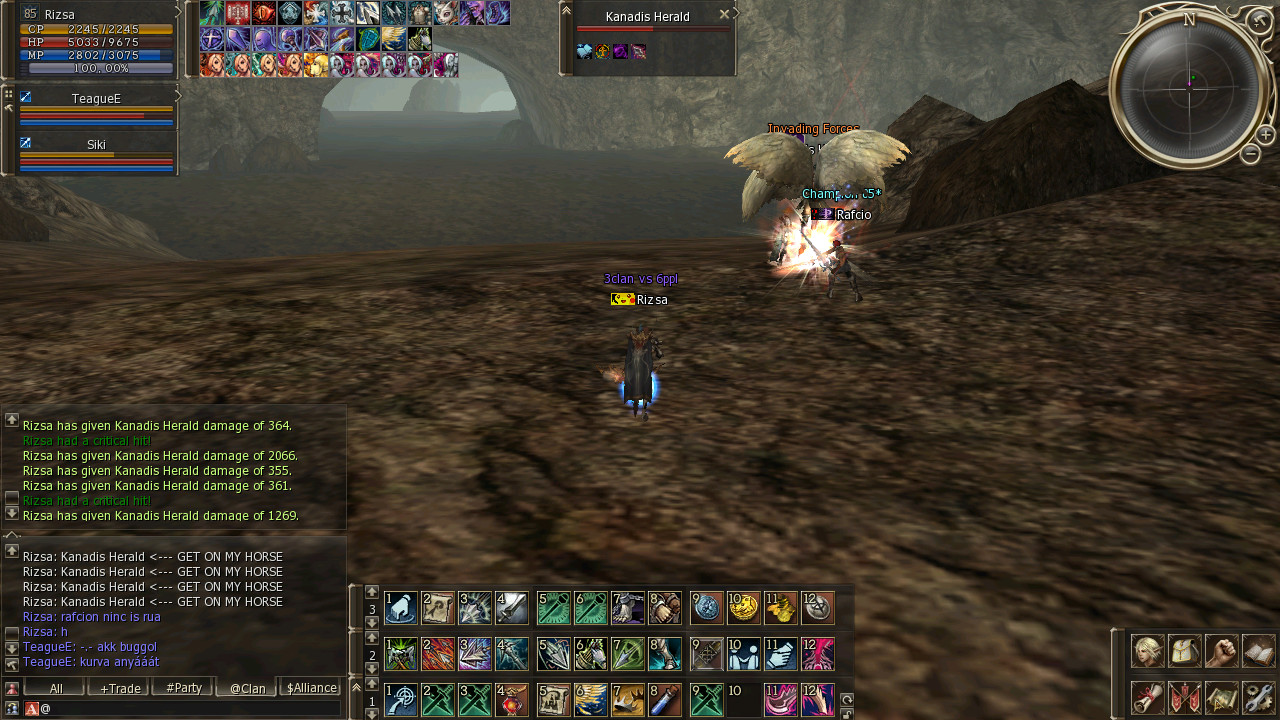Close the Kanadis Herald target window
Screen dimensions: 1280x720
[724, 15]
